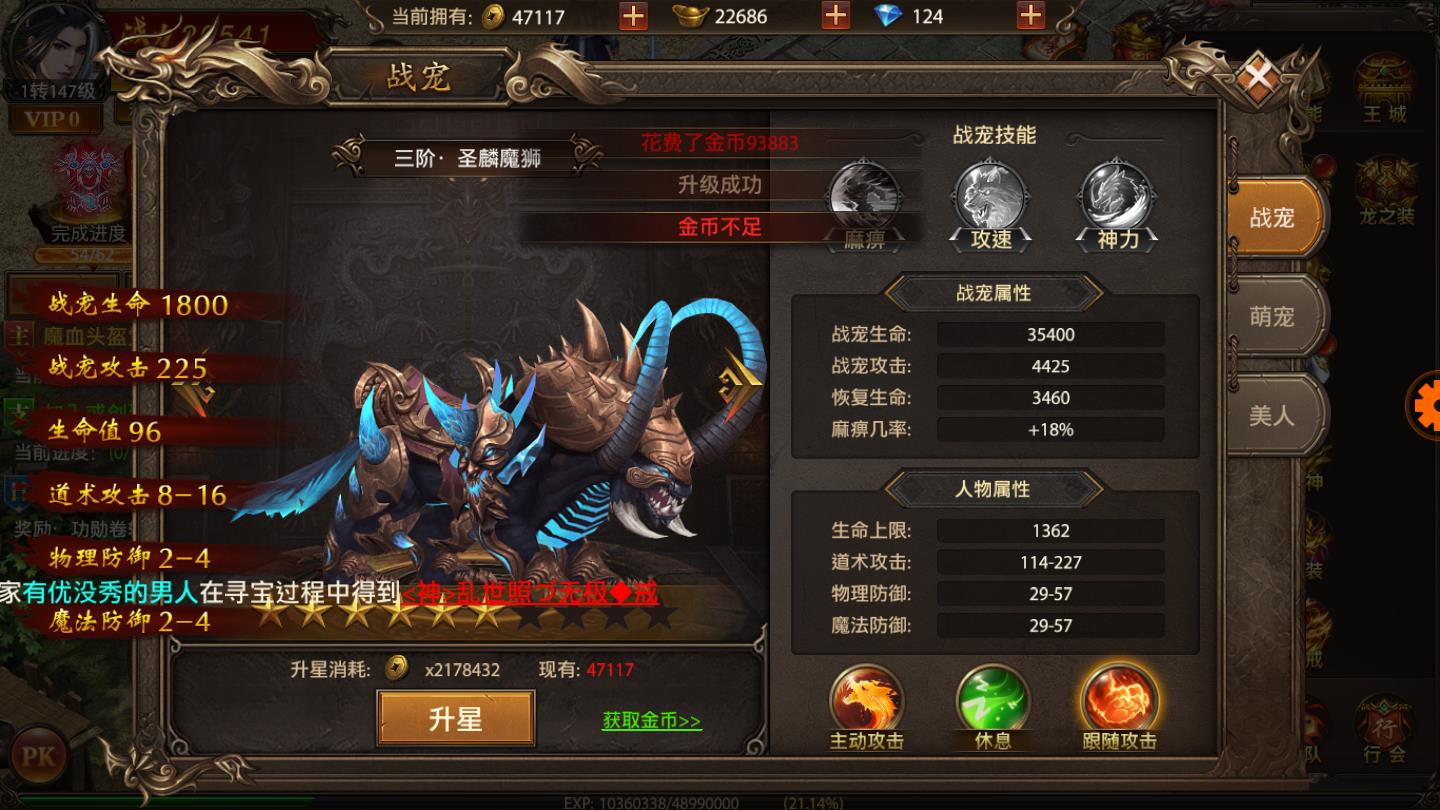
Task: Select the 战宠 tab on the right
Action: point(1272,218)
